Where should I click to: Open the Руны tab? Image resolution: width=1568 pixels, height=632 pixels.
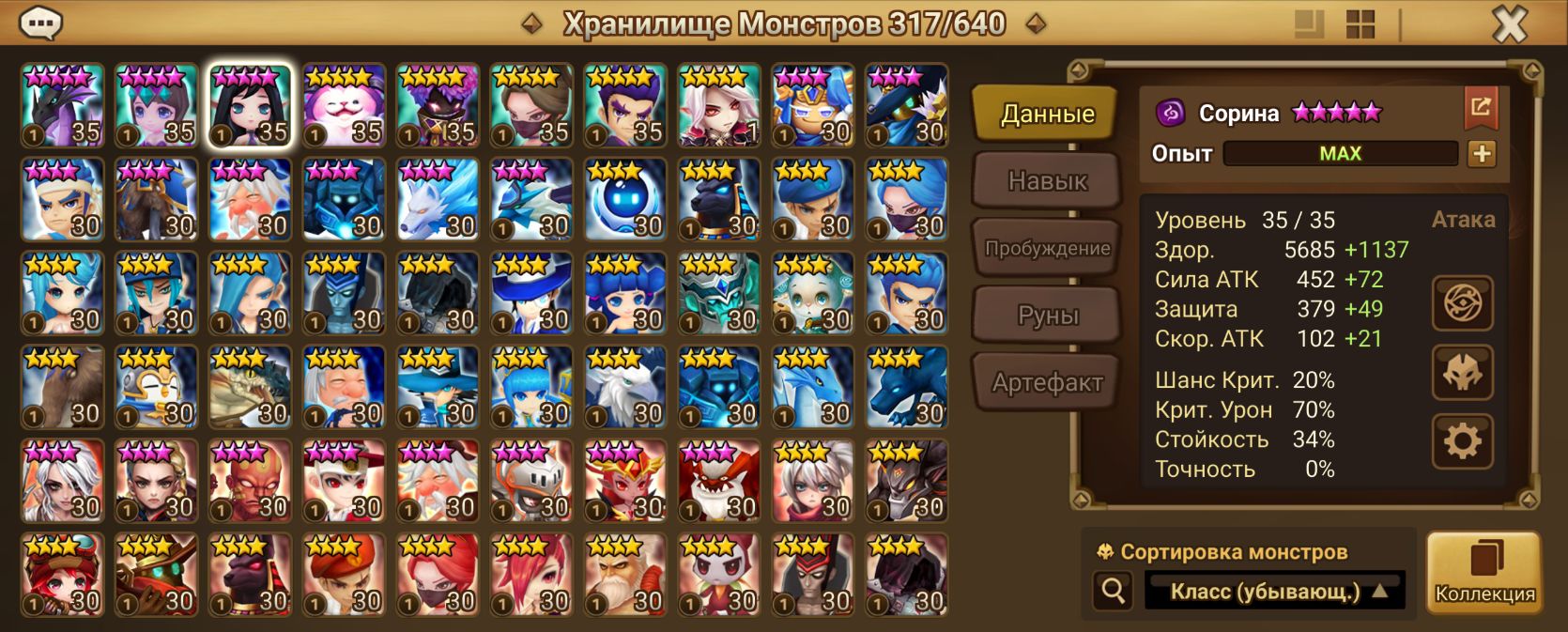[x=1046, y=316]
